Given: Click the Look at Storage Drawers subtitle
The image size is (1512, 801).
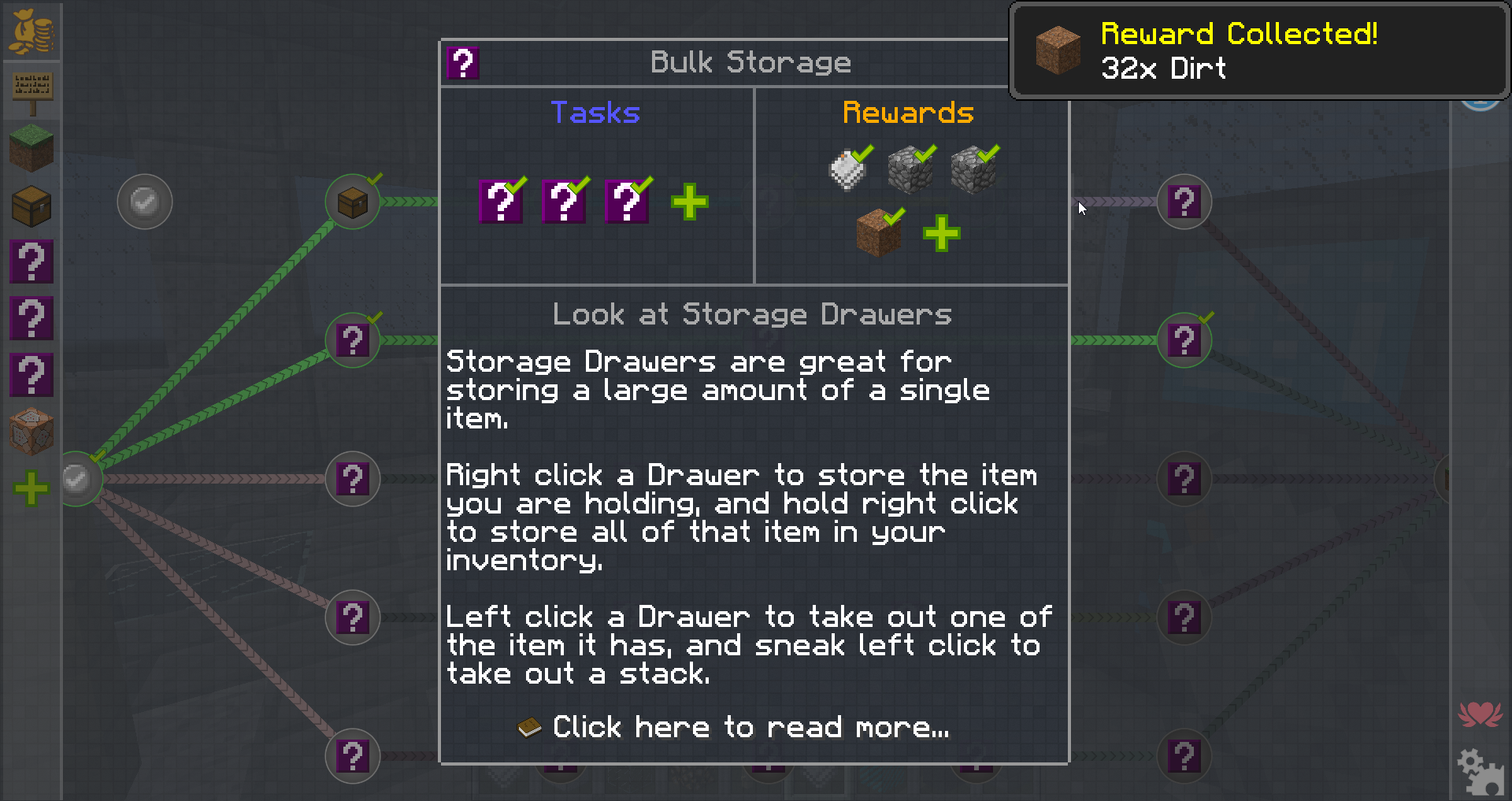Looking at the screenshot, I should [752, 314].
